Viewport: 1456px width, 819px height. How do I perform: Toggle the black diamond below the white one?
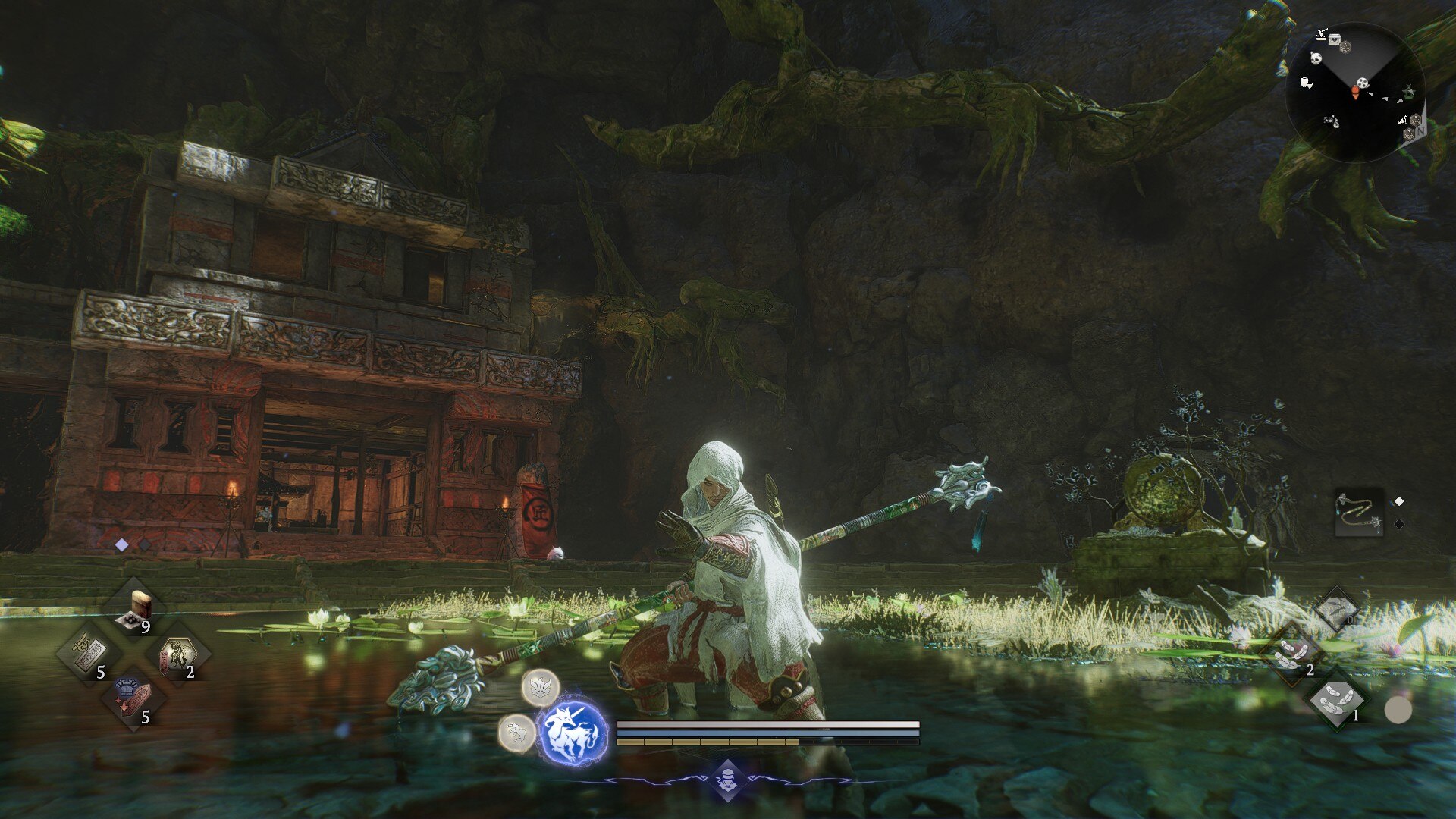[x=1399, y=523]
